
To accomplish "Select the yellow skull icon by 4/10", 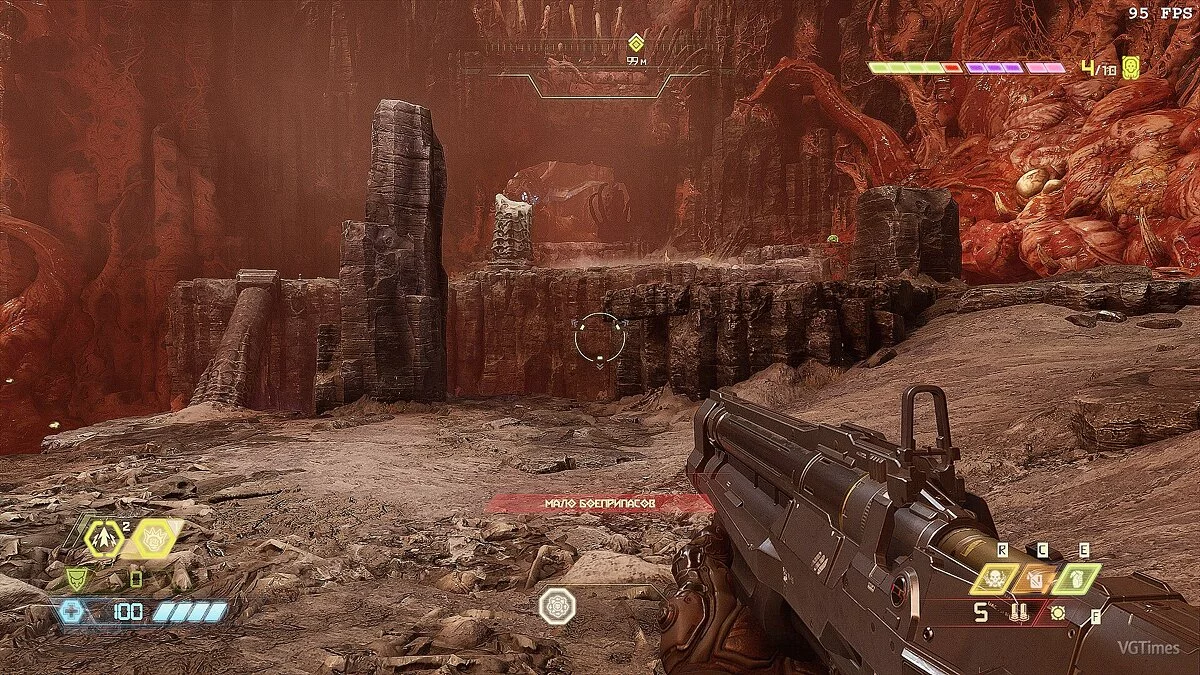I will point(1131,68).
